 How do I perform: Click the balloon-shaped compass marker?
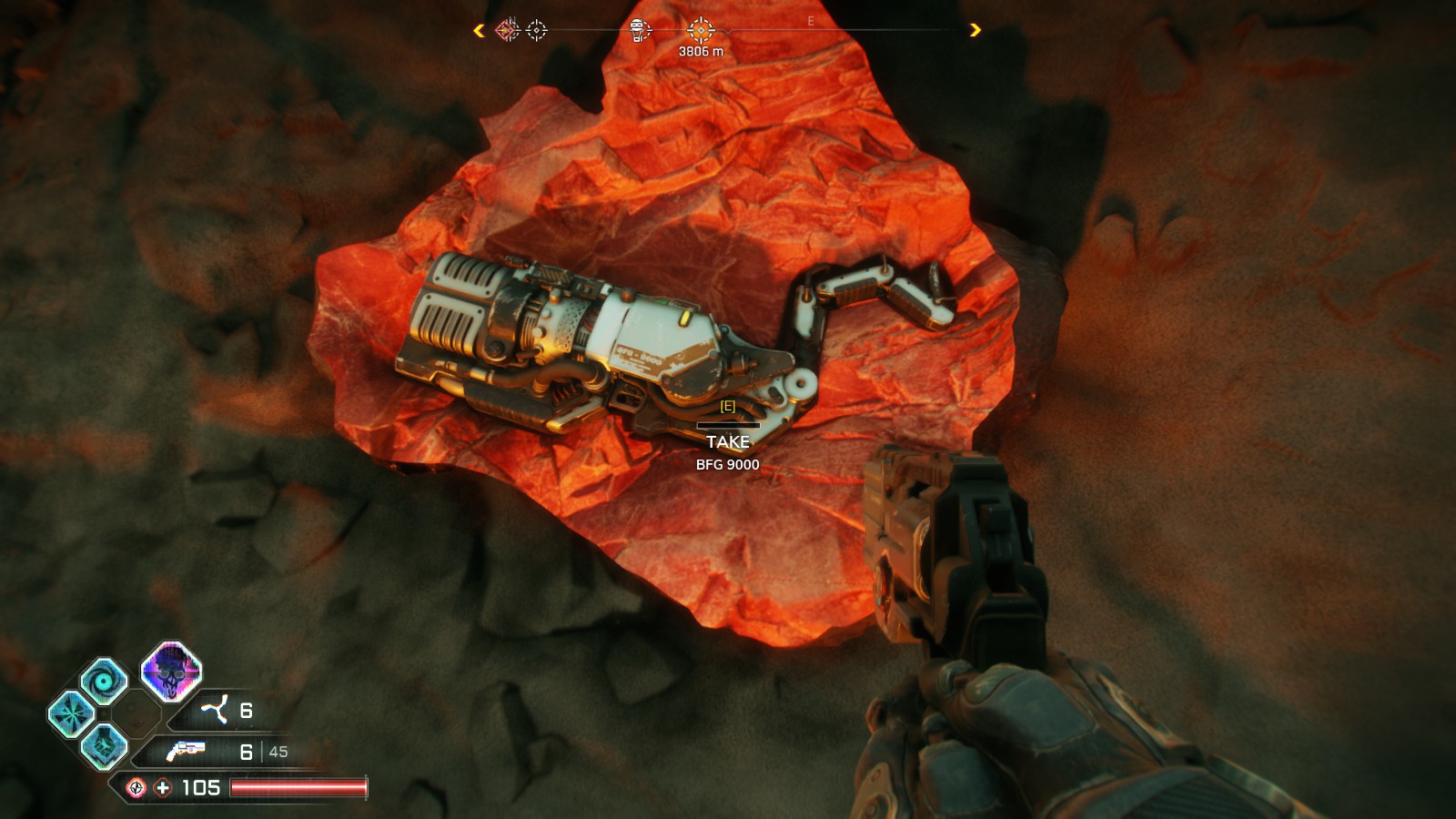pos(640,31)
